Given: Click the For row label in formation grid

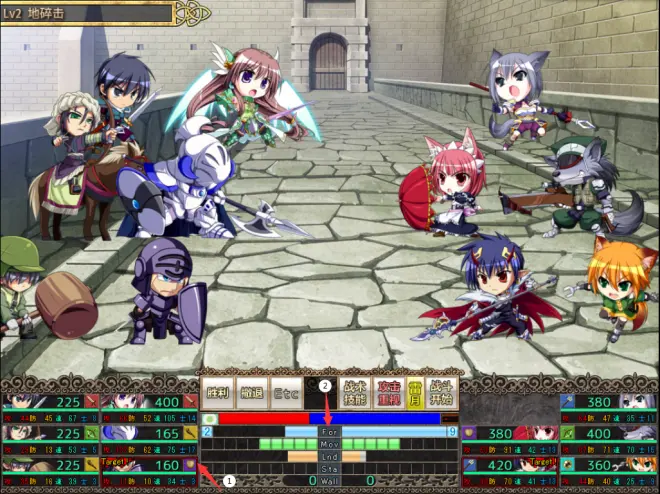Looking at the screenshot, I should pyautogui.click(x=330, y=431).
